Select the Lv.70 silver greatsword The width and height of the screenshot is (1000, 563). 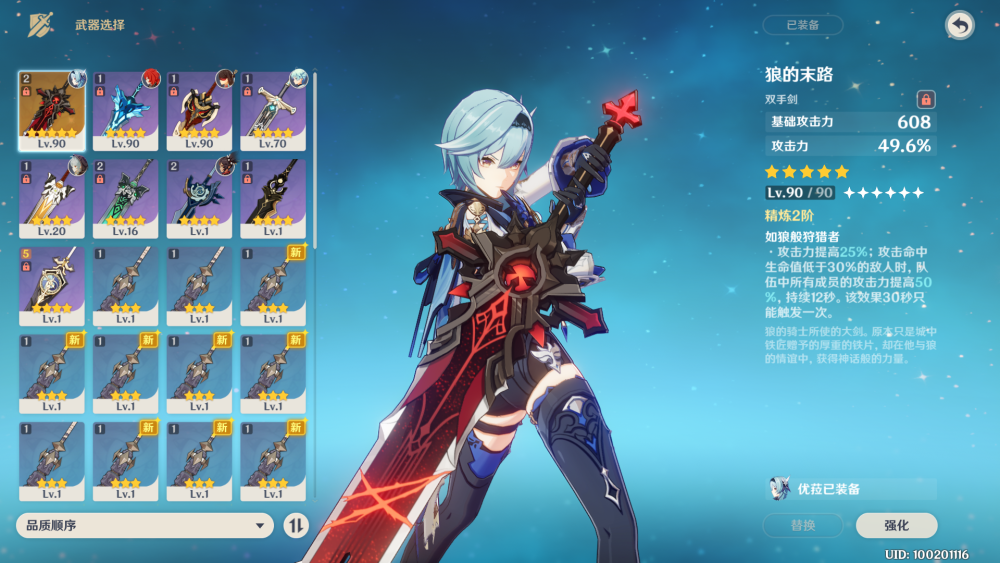click(x=273, y=110)
